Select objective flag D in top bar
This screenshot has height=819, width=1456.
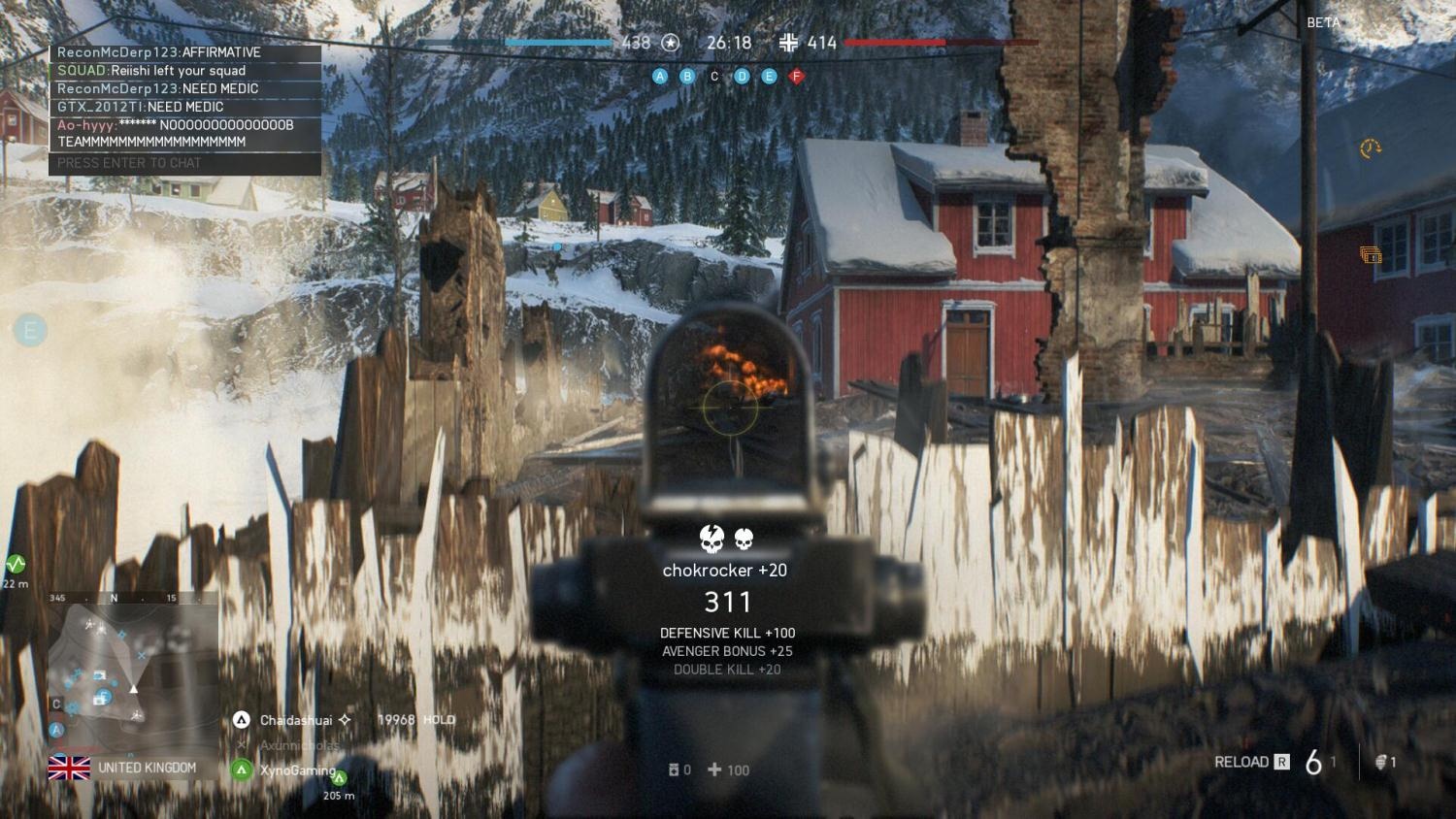point(742,76)
